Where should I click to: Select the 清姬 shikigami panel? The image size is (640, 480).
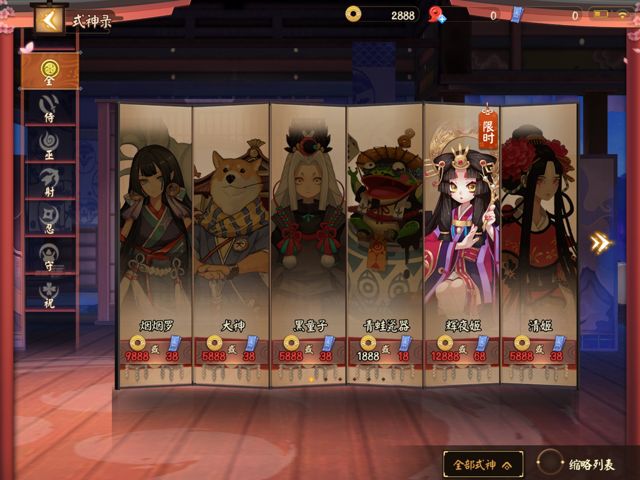[x=538, y=240]
